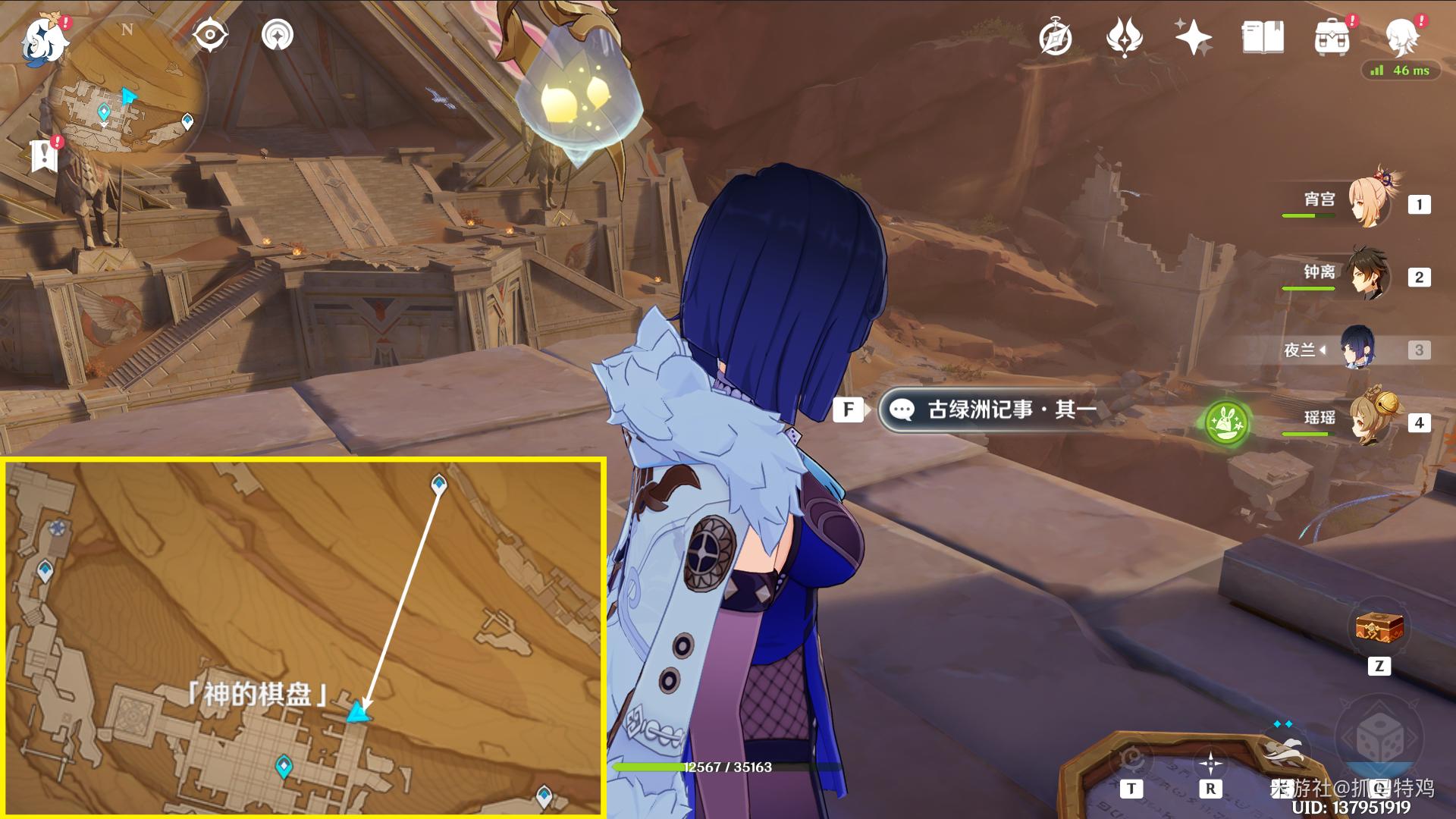Open the inventory bag icon
The height and width of the screenshot is (819, 1456).
click(x=1332, y=36)
